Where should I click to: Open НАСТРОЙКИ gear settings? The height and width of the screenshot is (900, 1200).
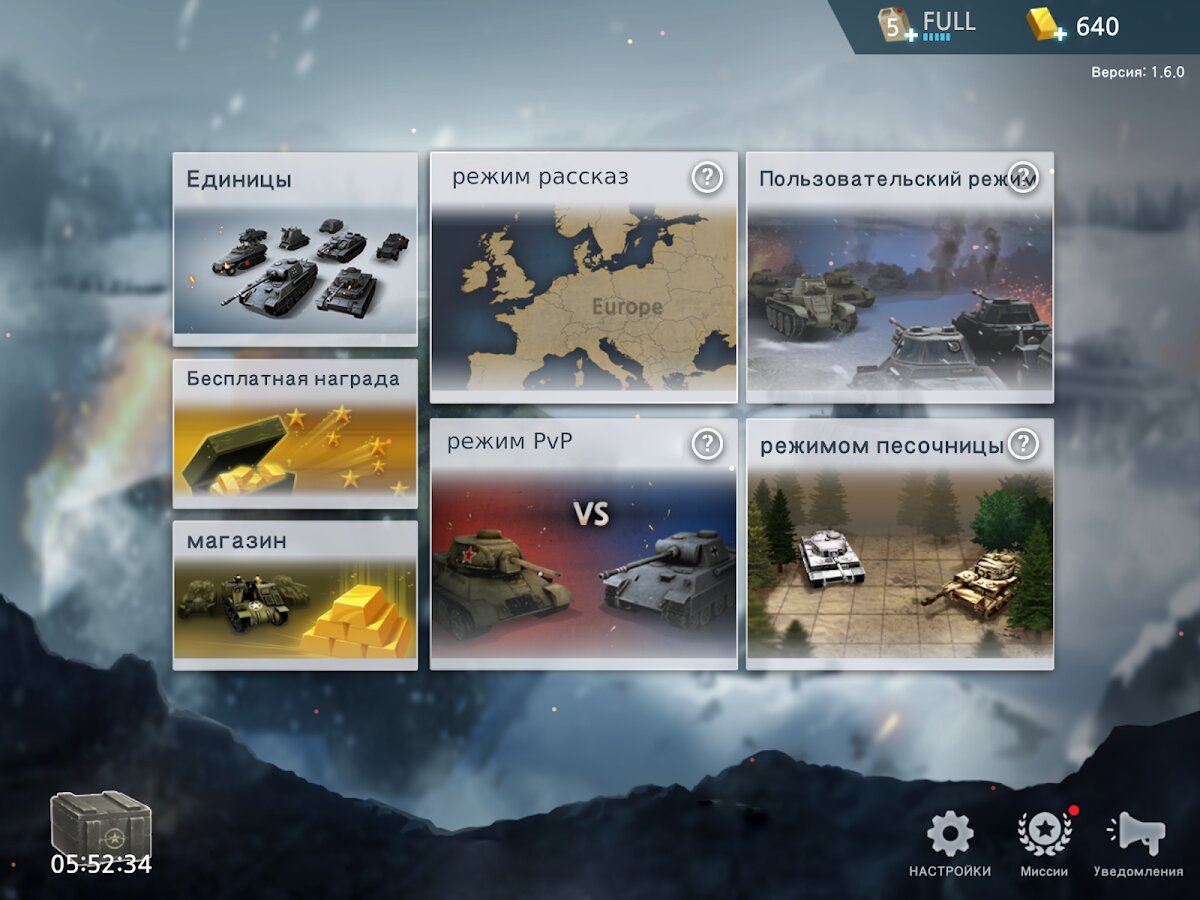pos(950,845)
